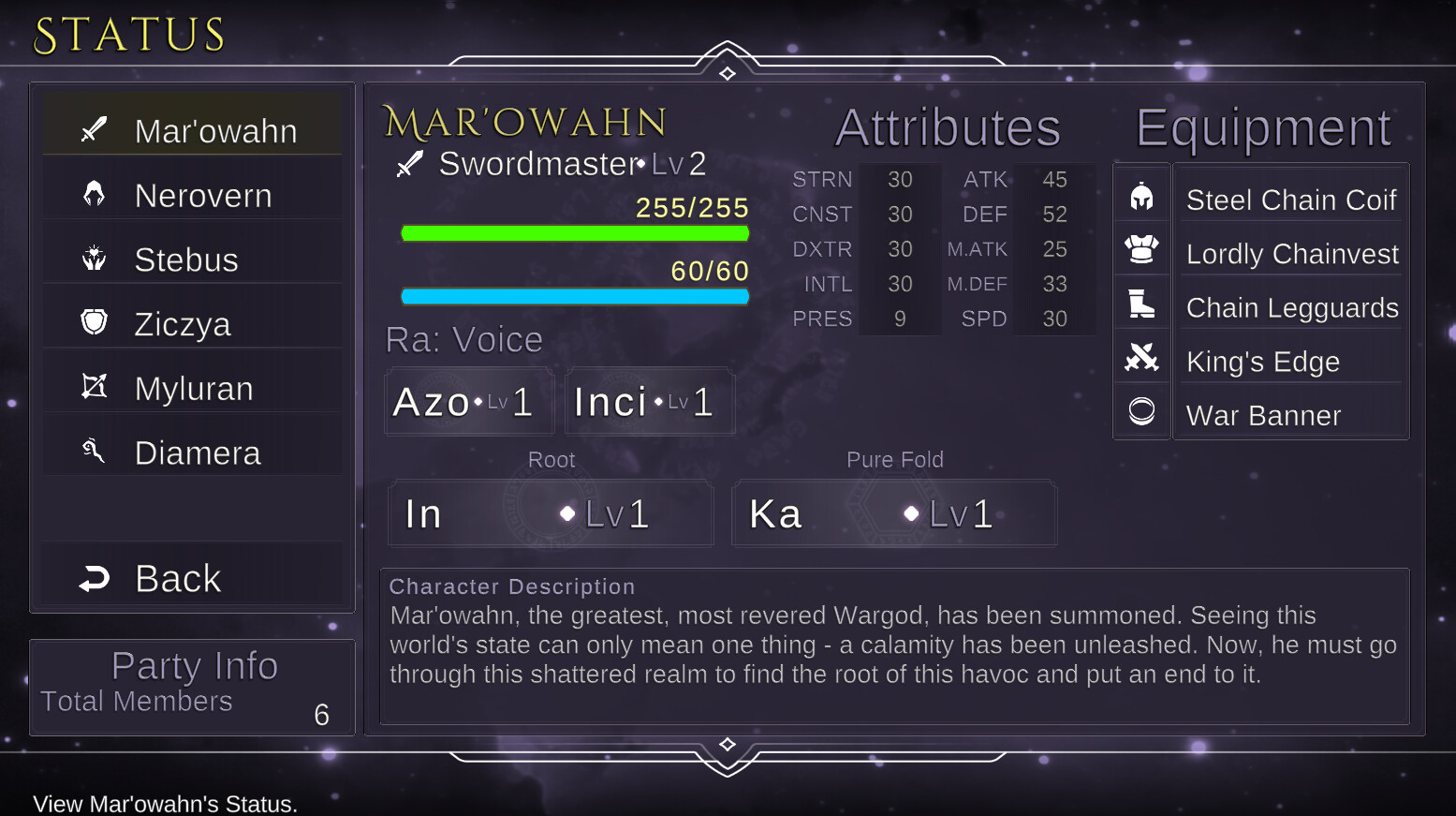Select the ring icon beside War Banner
Viewport: 1456px width, 816px height.
pos(1141,411)
